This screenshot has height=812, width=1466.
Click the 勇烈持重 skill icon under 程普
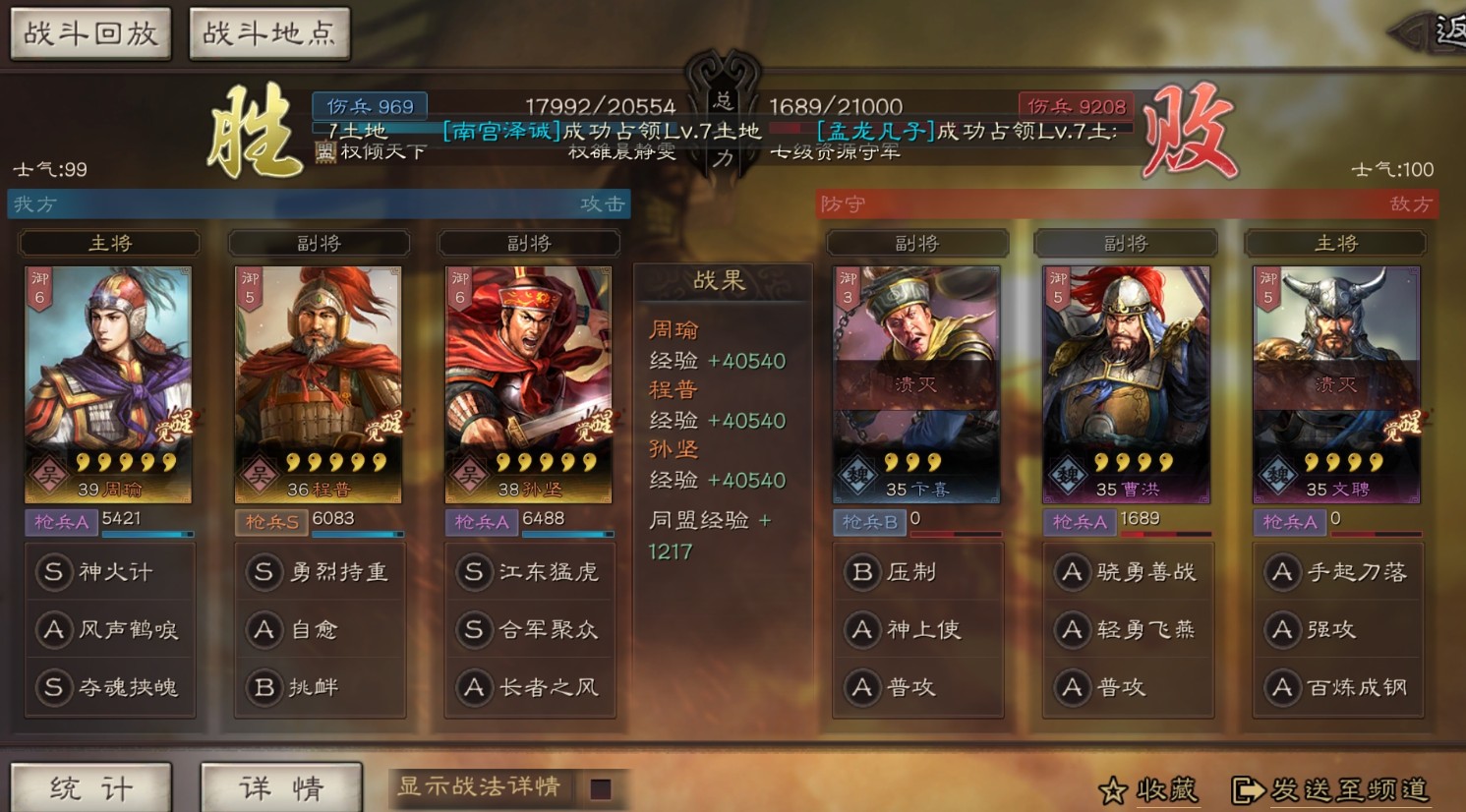tap(264, 571)
